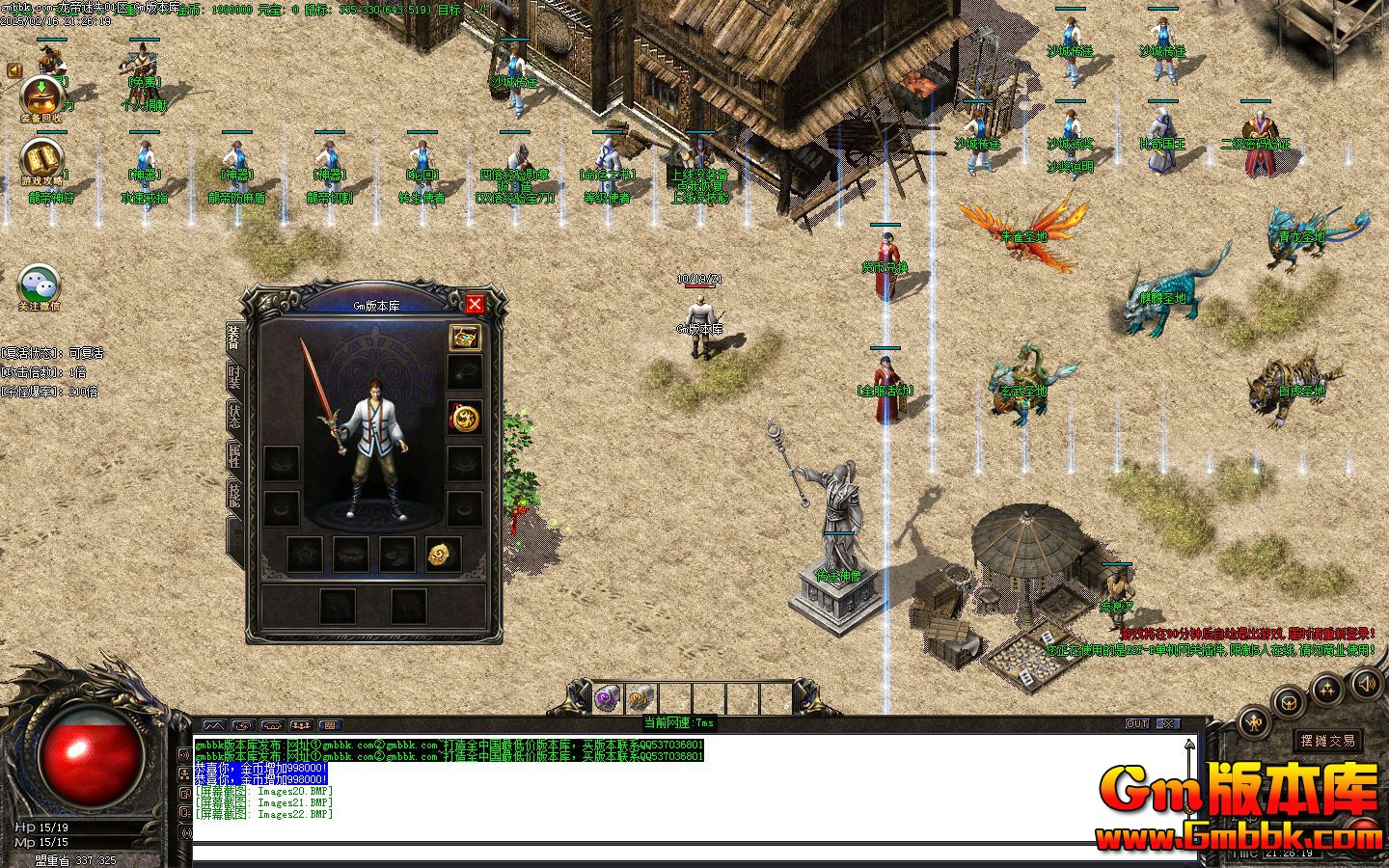Click the OUT button above chat
This screenshot has width=1389, height=868.
[x=1137, y=723]
